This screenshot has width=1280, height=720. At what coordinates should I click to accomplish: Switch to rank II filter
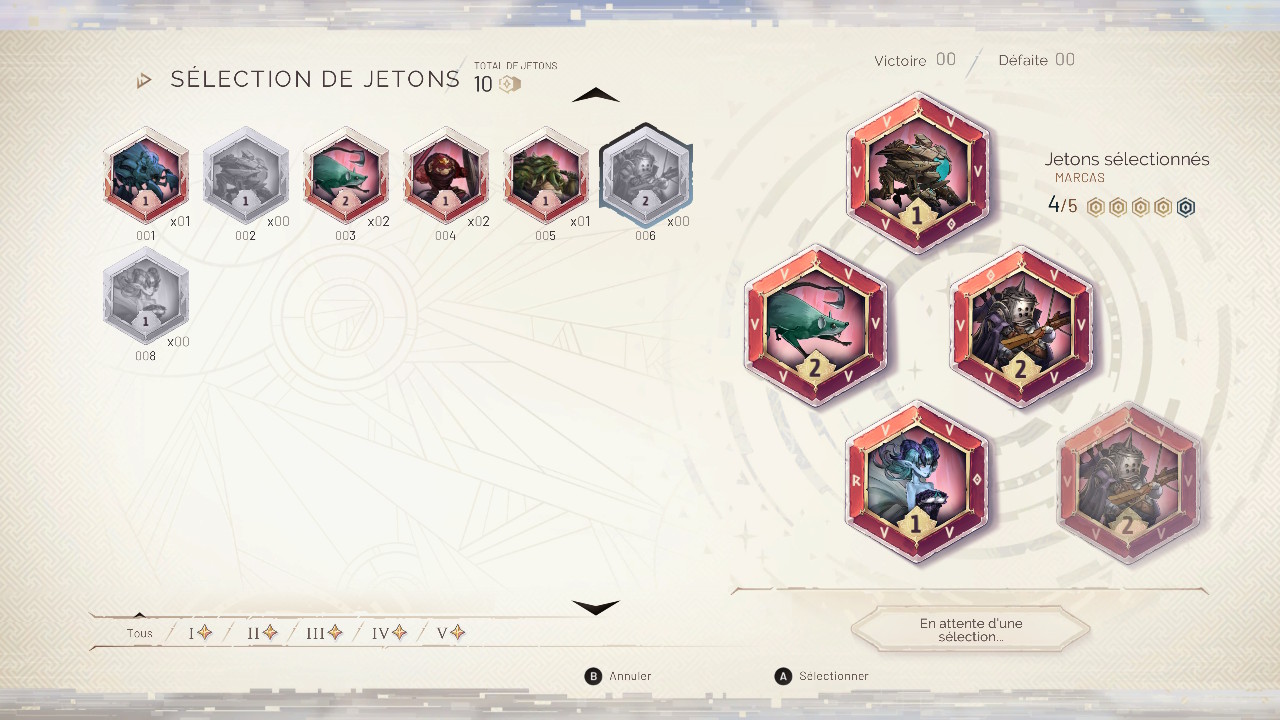point(262,633)
